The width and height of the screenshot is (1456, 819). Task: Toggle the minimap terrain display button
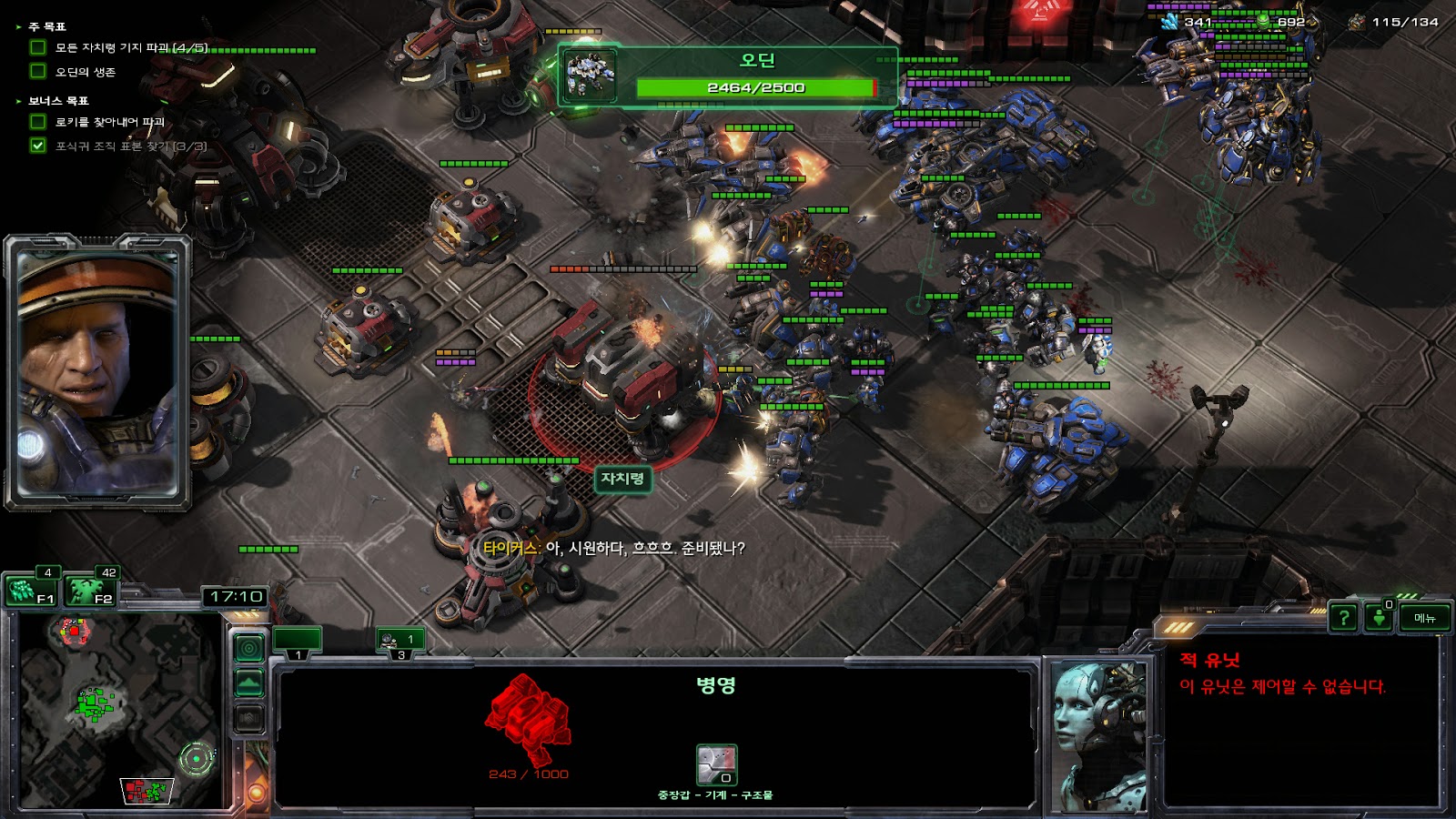(x=249, y=683)
